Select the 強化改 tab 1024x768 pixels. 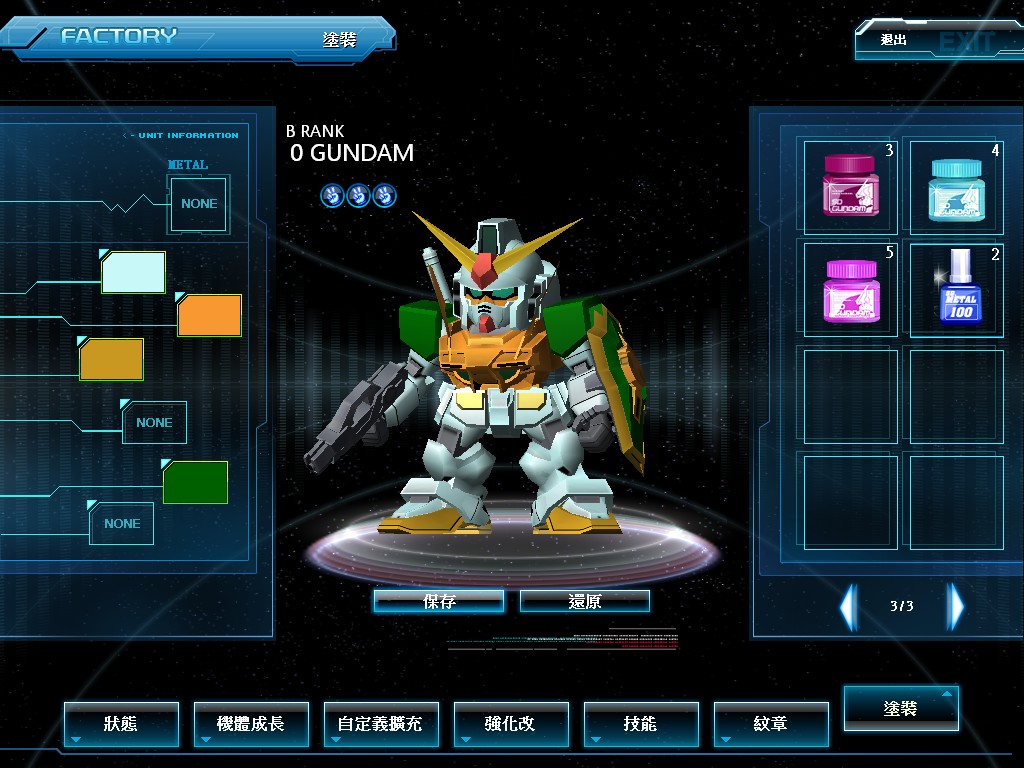point(511,723)
